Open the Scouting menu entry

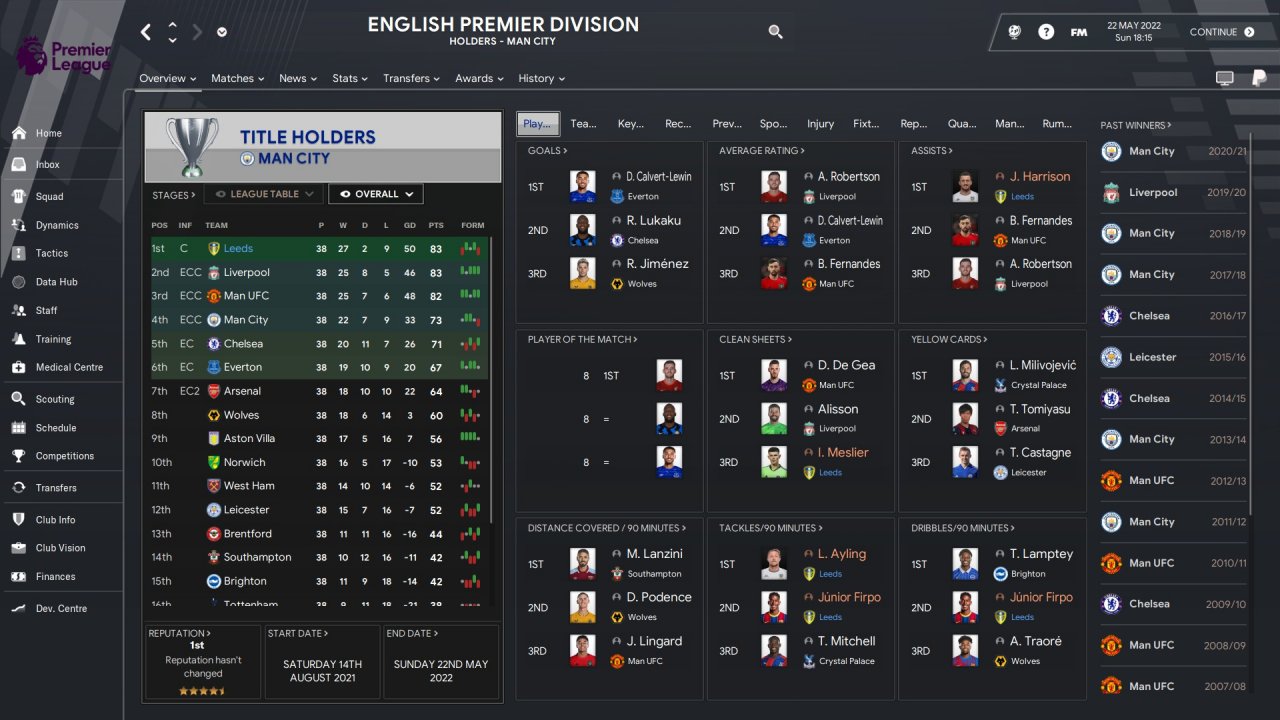tap(54, 400)
